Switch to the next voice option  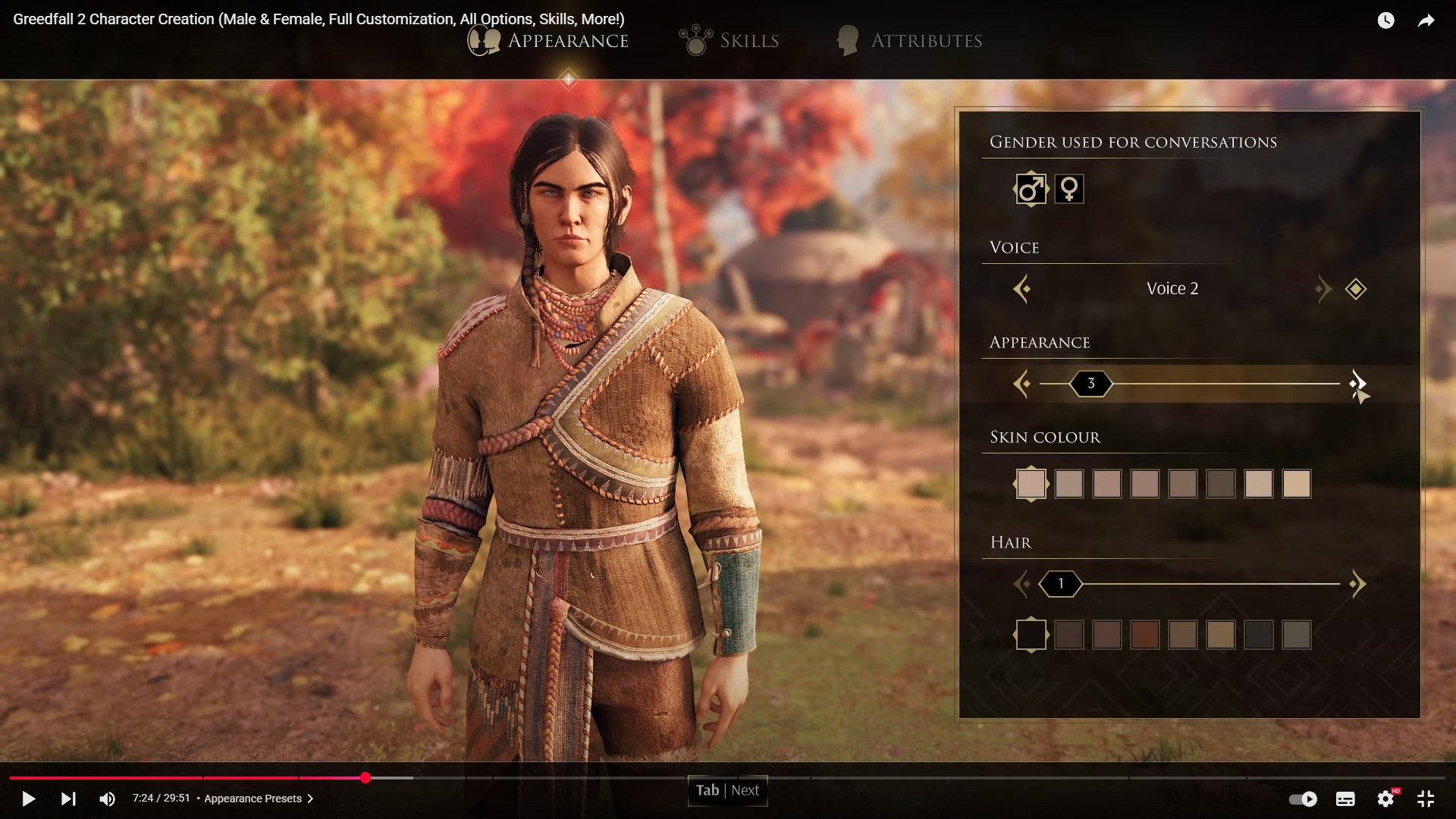tap(1323, 289)
